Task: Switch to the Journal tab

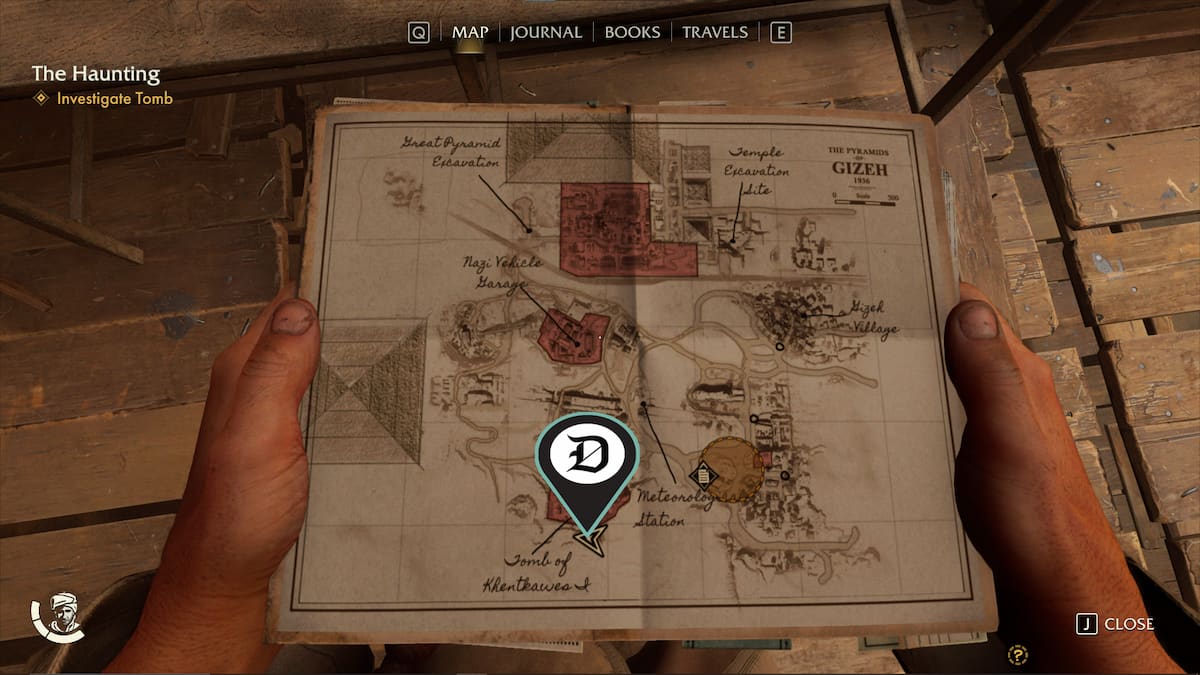Action: [545, 32]
